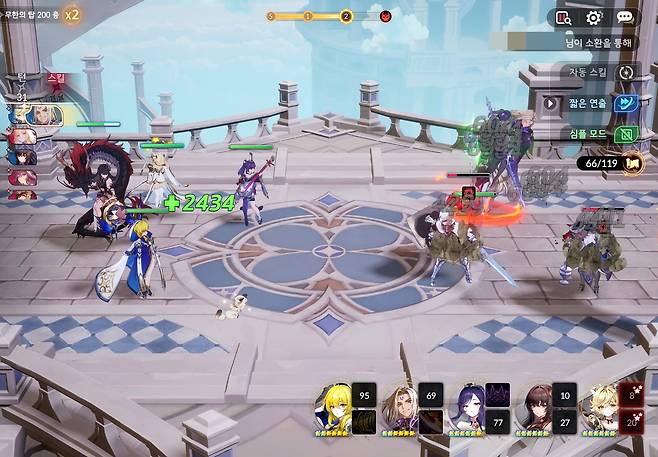Change the x2 battle speed

pyautogui.click(x=72, y=15)
